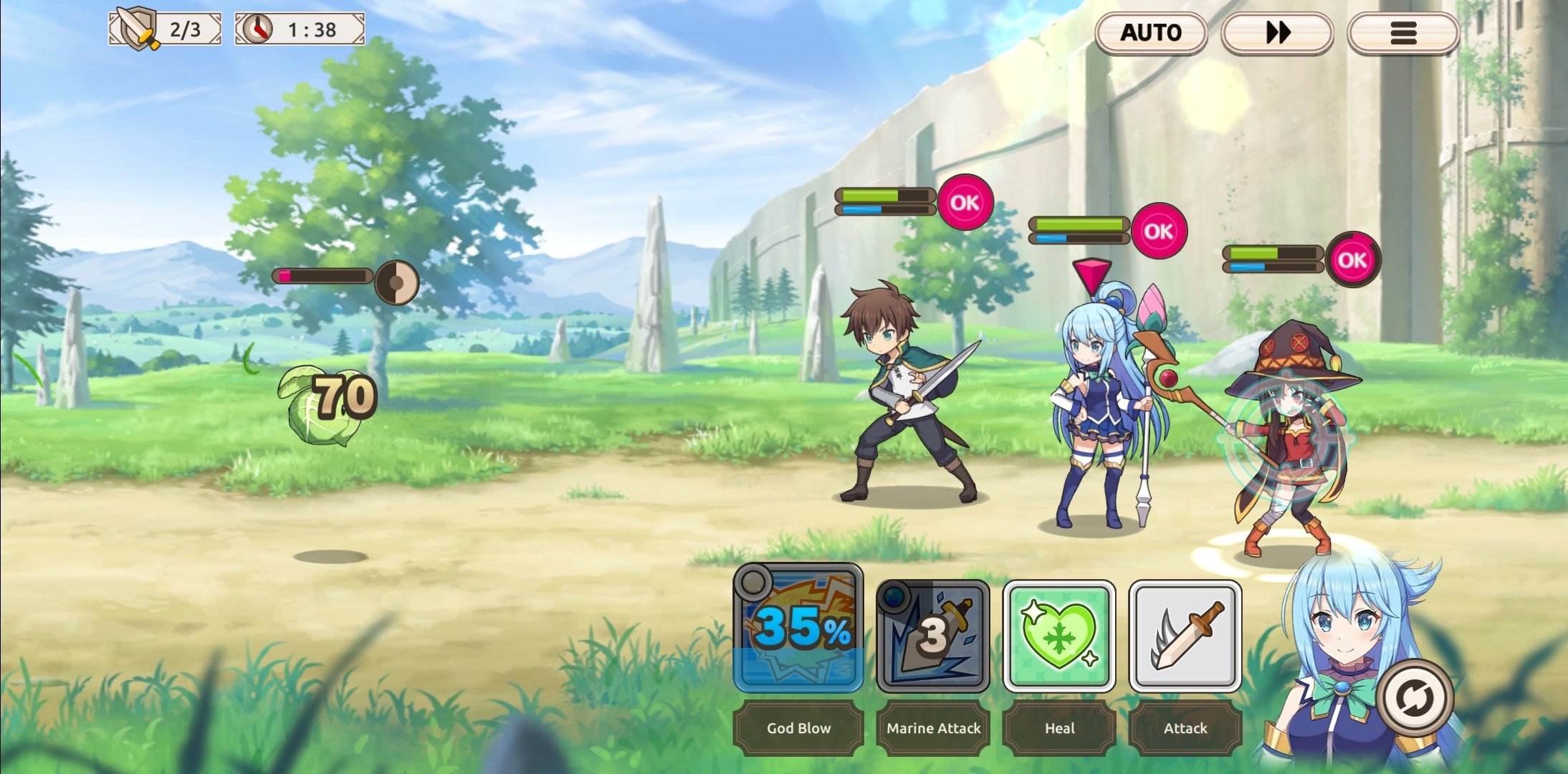1568x774 pixels.
Task: Activate the fast-forward speed button
Action: [x=1277, y=33]
